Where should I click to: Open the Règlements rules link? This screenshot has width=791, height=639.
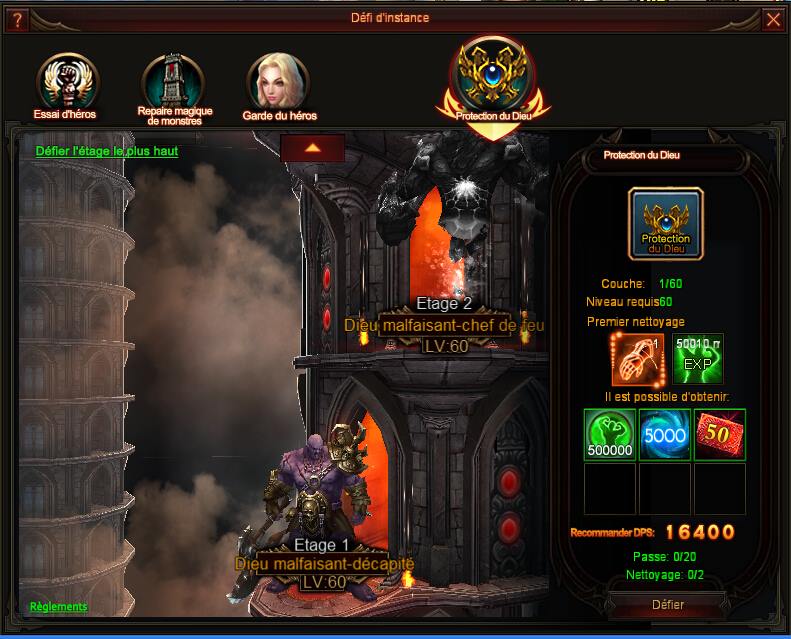coord(58,607)
